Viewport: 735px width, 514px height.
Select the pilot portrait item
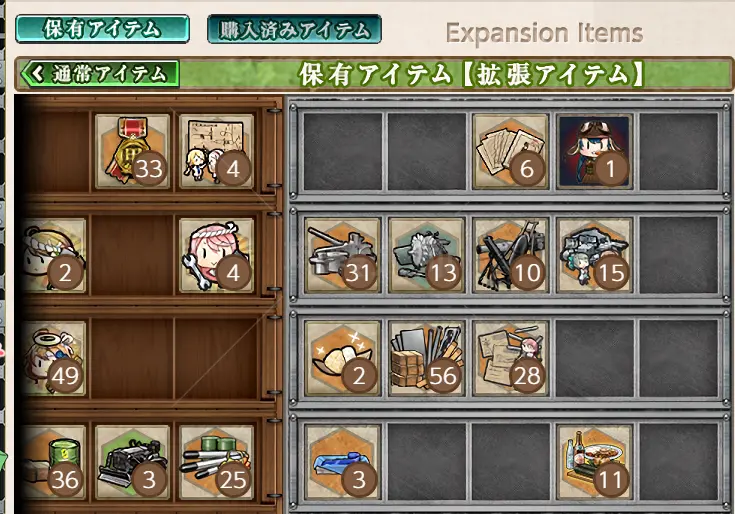(x=594, y=151)
